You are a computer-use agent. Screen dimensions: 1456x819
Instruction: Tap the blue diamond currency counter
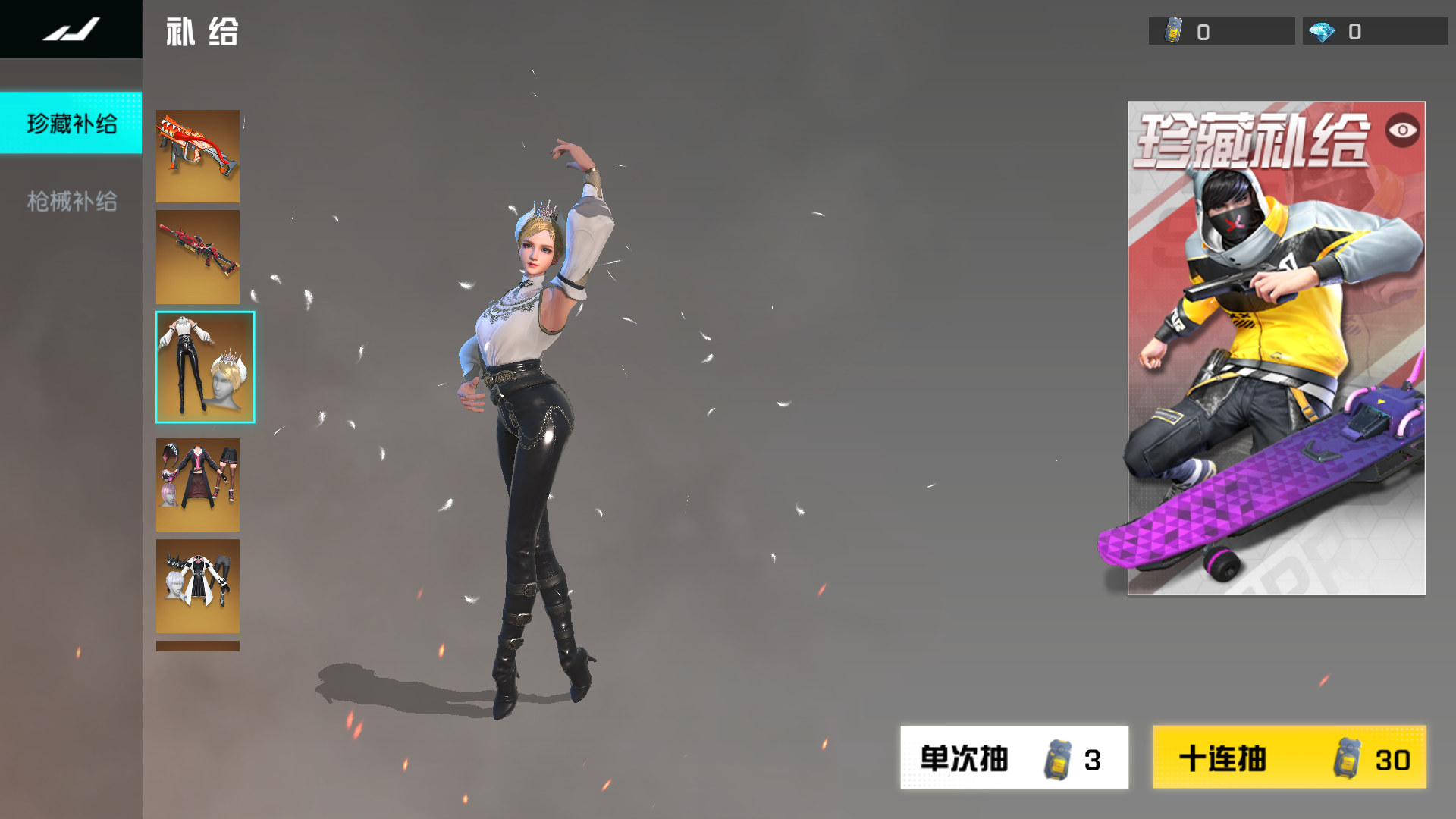point(1374,32)
